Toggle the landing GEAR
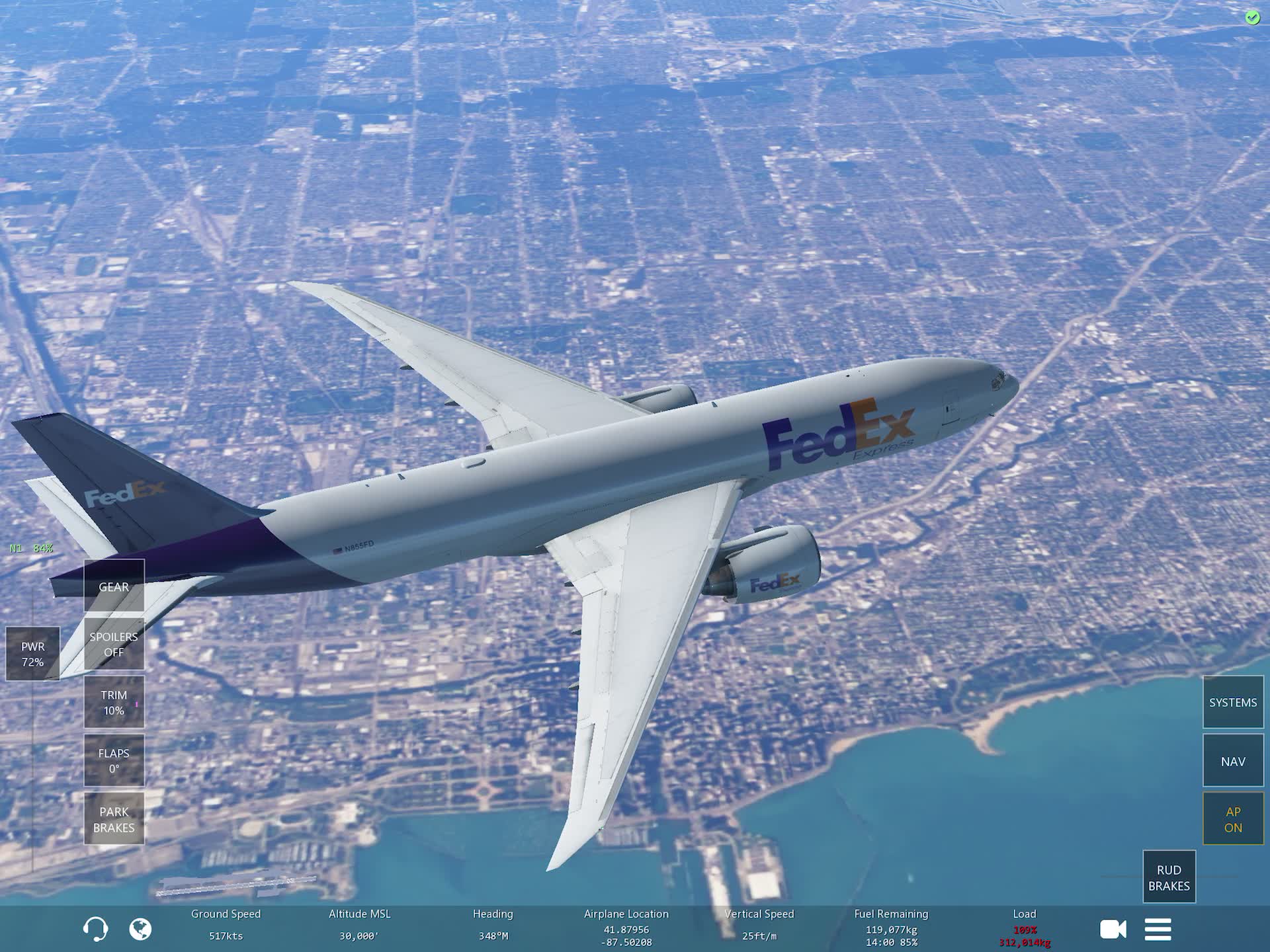 (113, 586)
